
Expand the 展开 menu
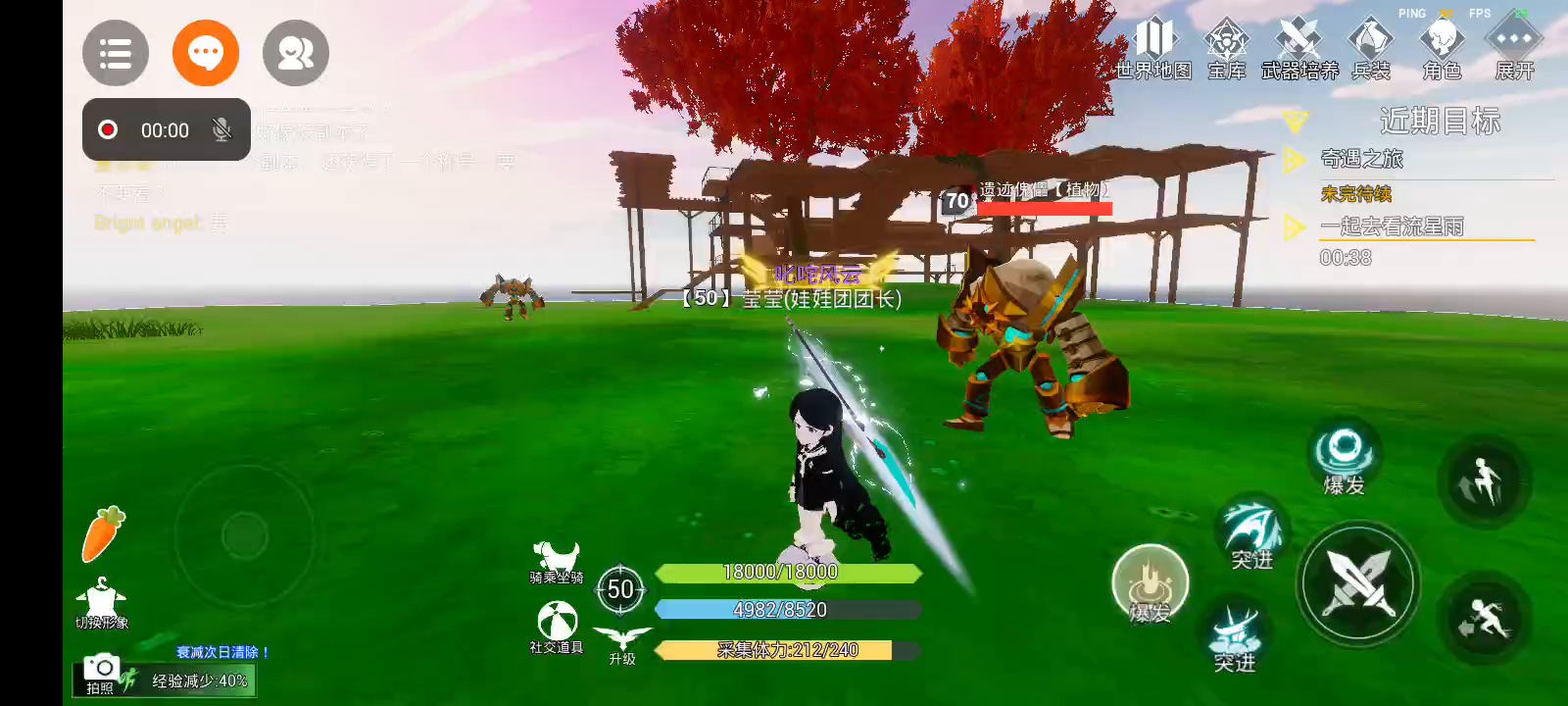(x=1514, y=49)
